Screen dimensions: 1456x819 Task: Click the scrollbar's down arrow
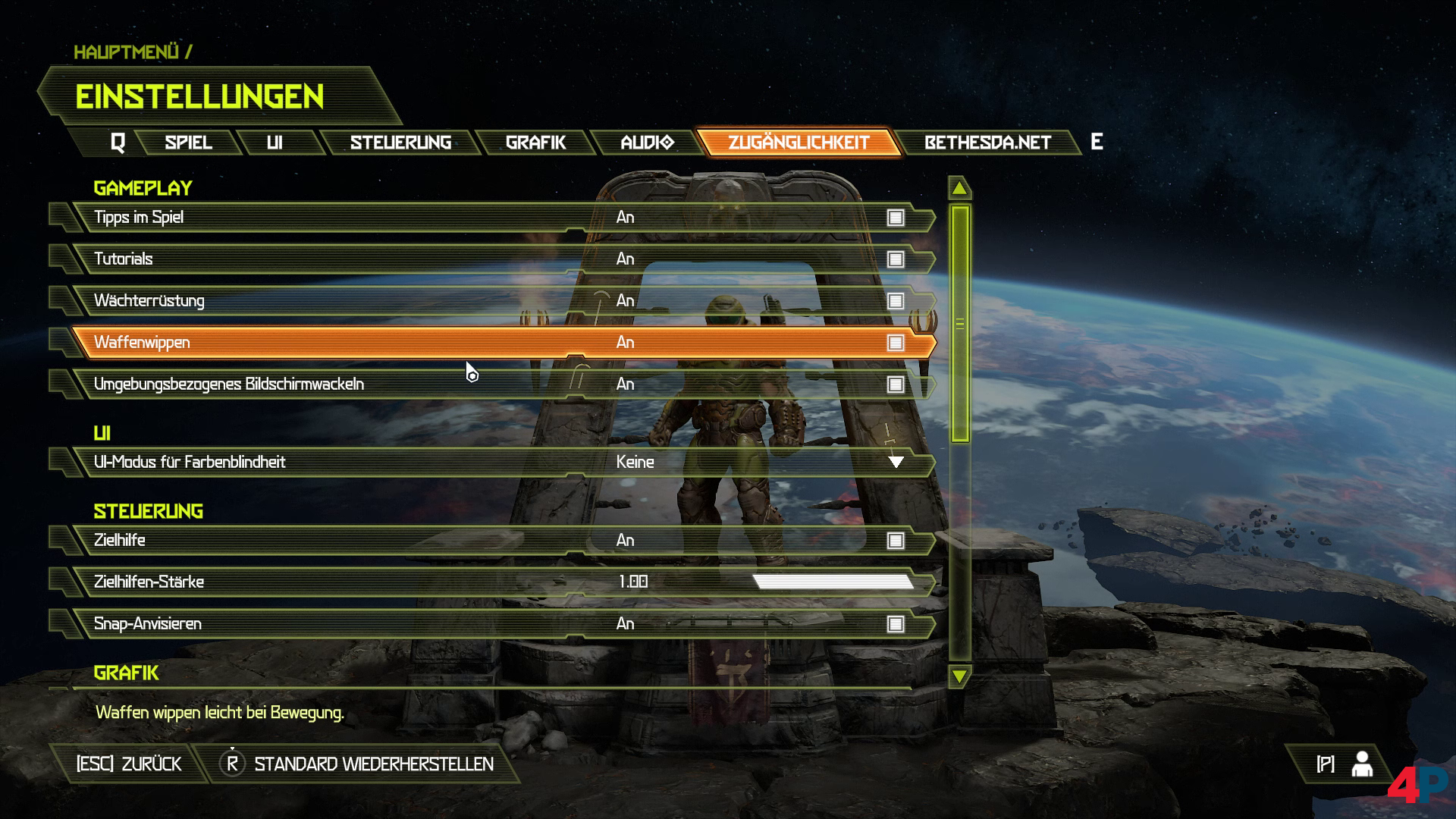pyautogui.click(x=959, y=676)
